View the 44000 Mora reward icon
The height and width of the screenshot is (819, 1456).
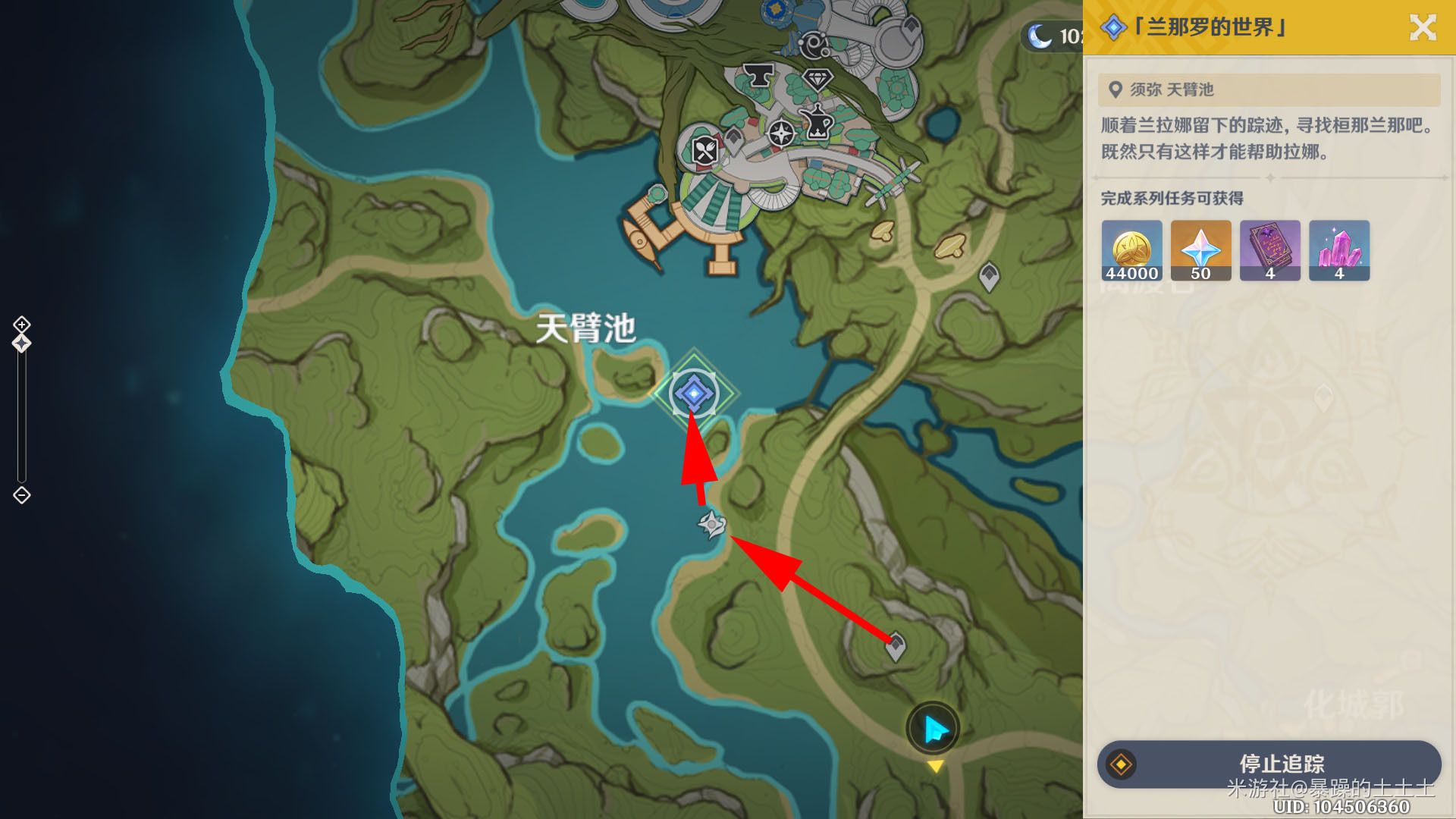[x=1131, y=250]
